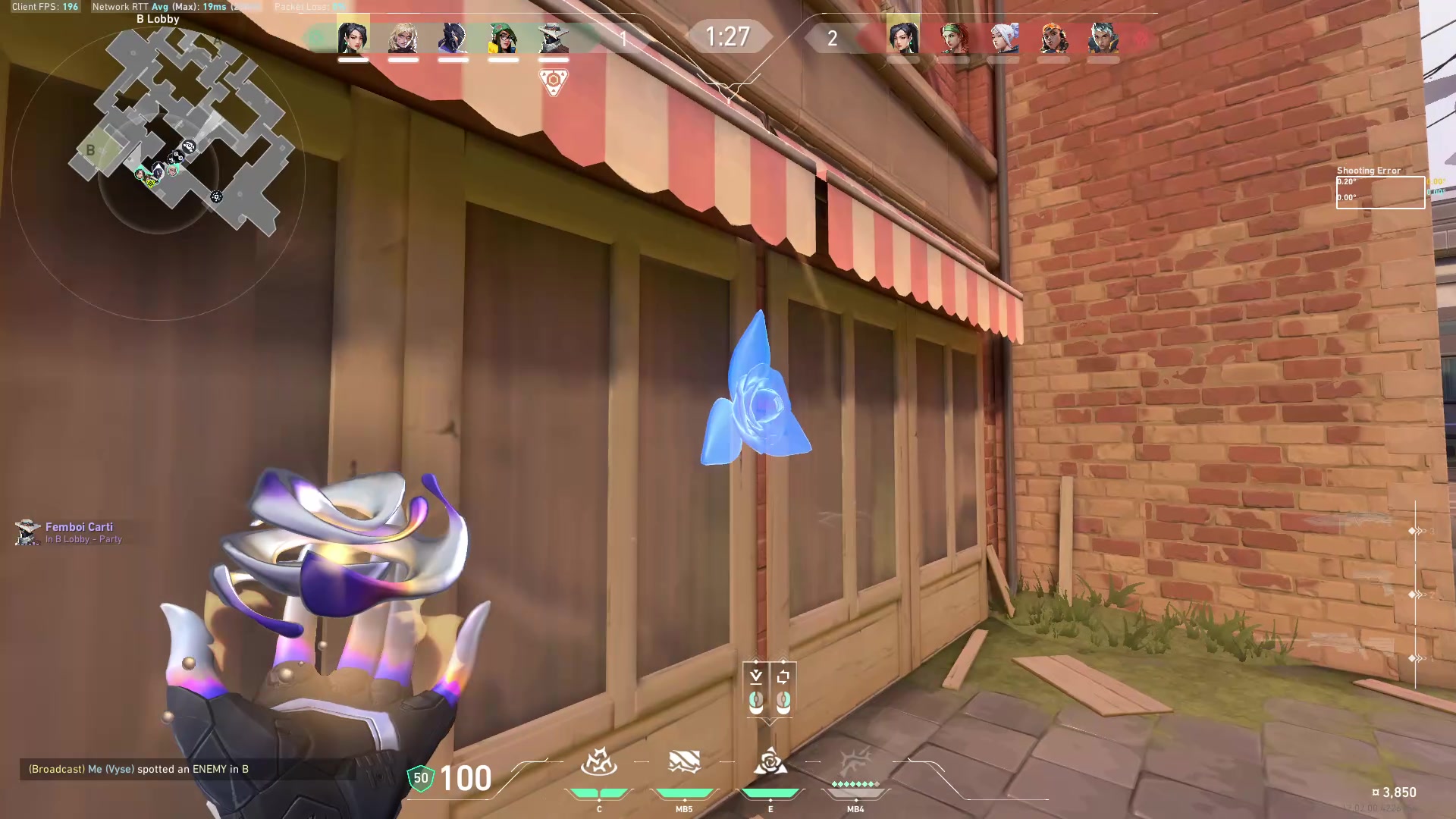Click the spike carrier icon under the team bar
1456x819 pixels.
tap(553, 80)
